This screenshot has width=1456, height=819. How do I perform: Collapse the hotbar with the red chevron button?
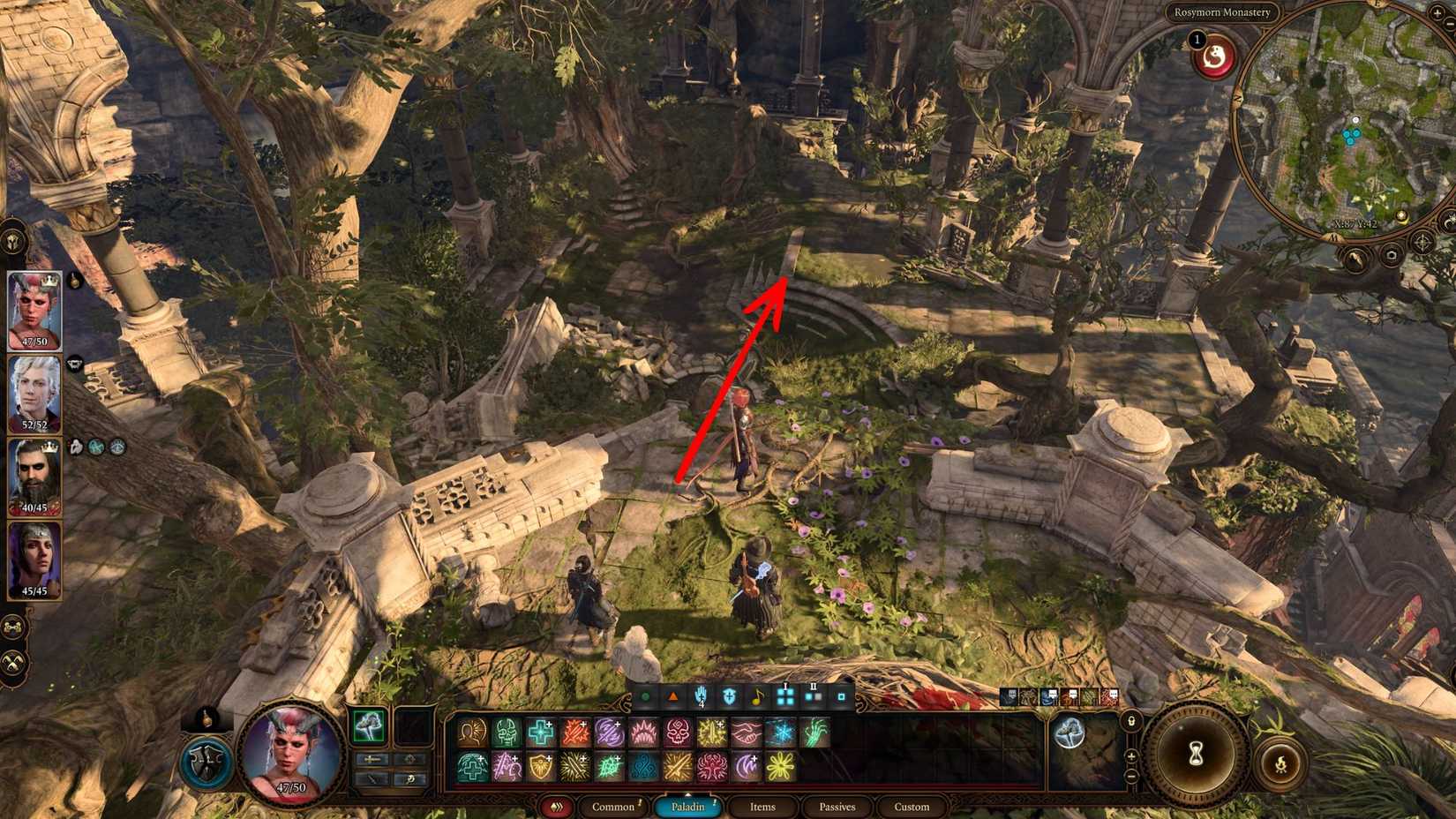tap(557, 808)
